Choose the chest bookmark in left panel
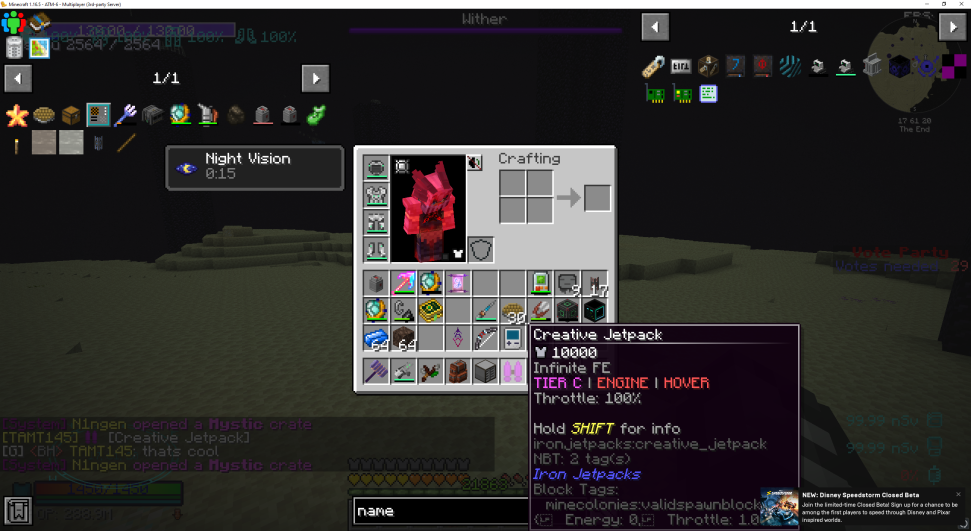Viewport: 971px width, 531px height. pos(70,115)
